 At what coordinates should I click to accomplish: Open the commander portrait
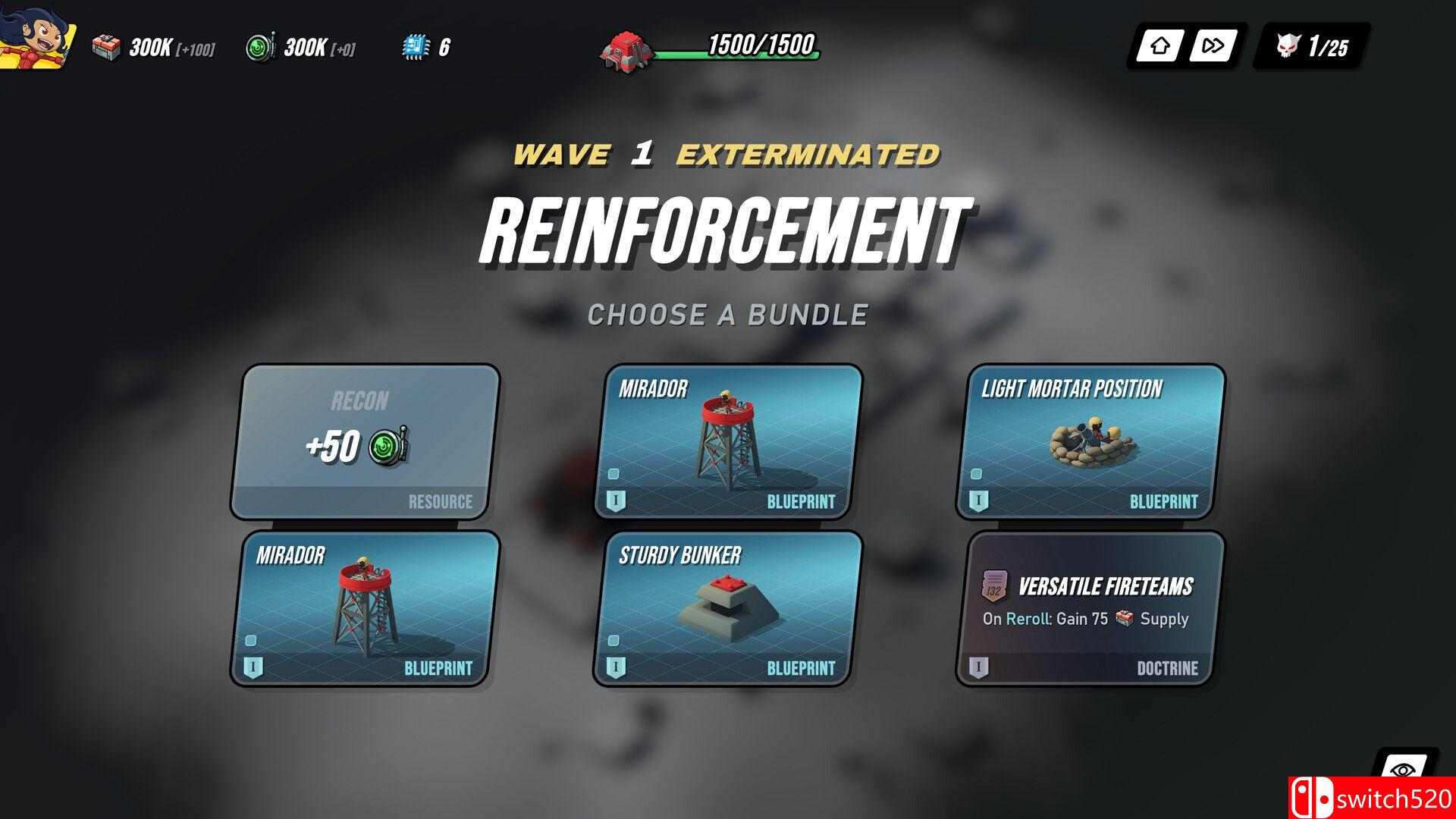pyautogui.click(x=36, y=34)
